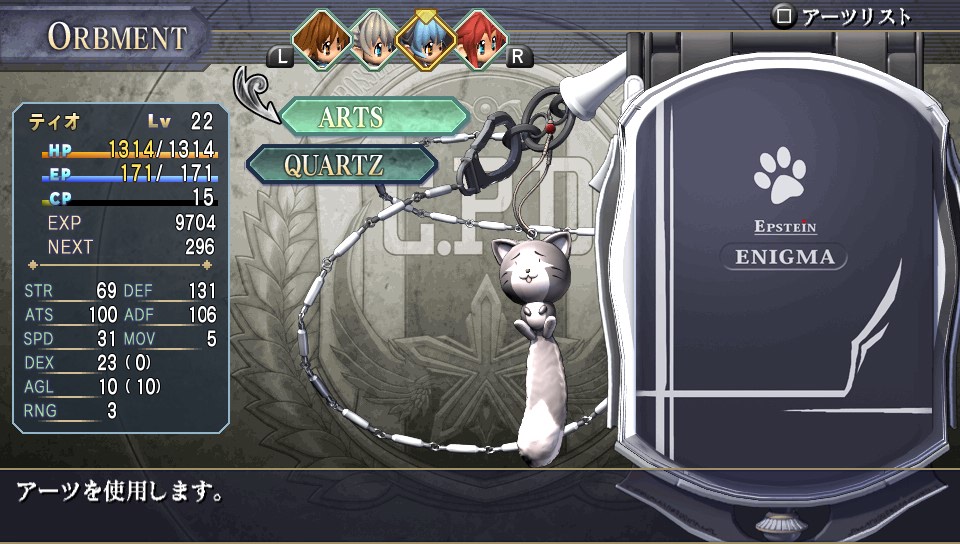The width and height of the screenshot is (960, 544).
Task: Select the blue-haired Tio portrait
Action: point(426,38)
